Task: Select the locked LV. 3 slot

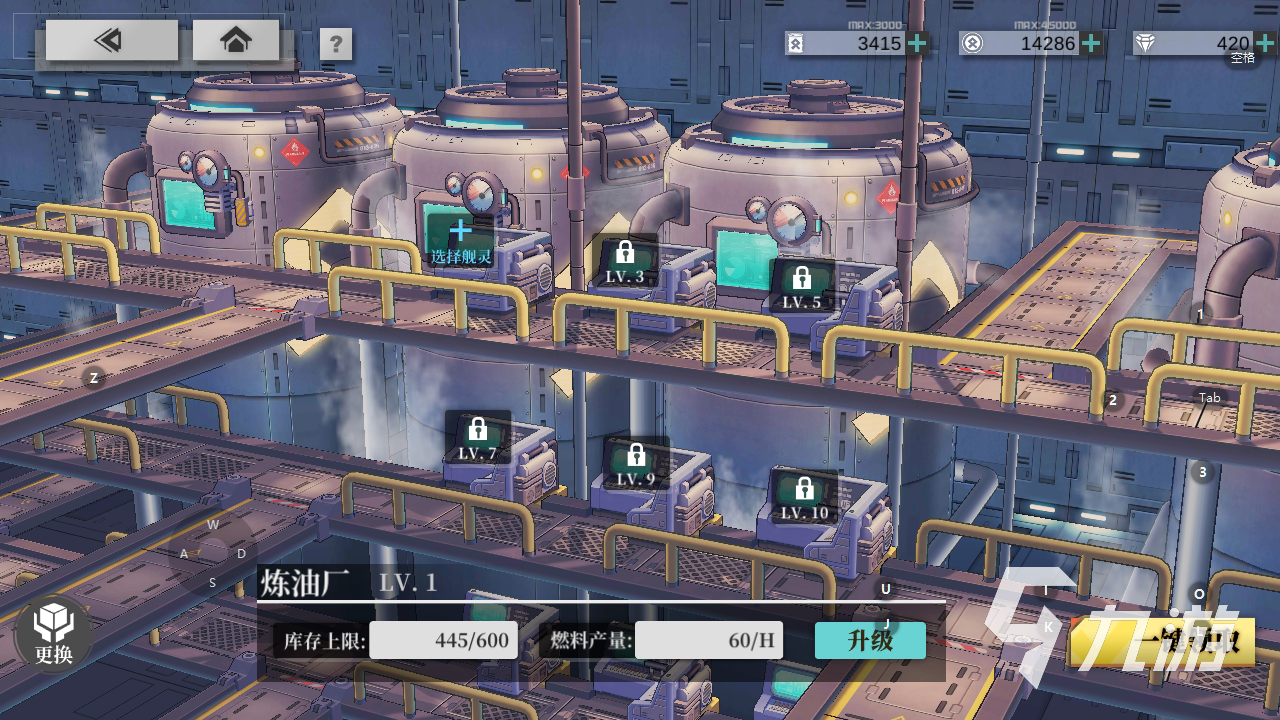Action: (x=625, y=262)
